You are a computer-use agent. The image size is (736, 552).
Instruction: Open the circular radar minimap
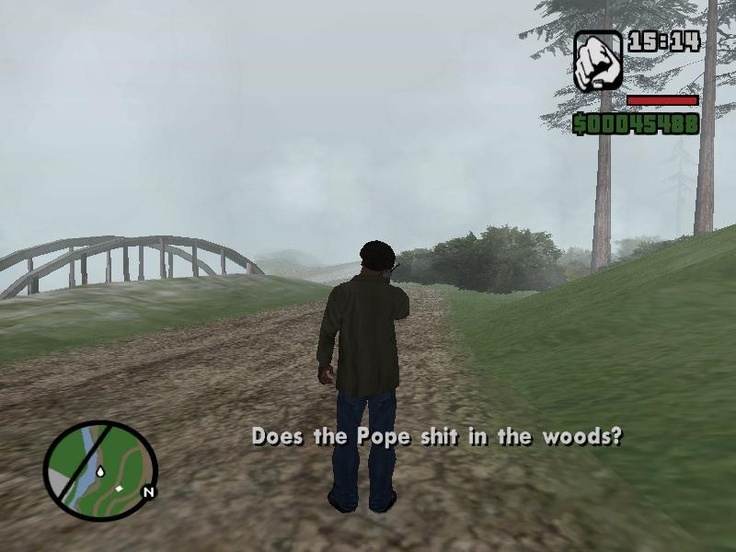point(100,470)
